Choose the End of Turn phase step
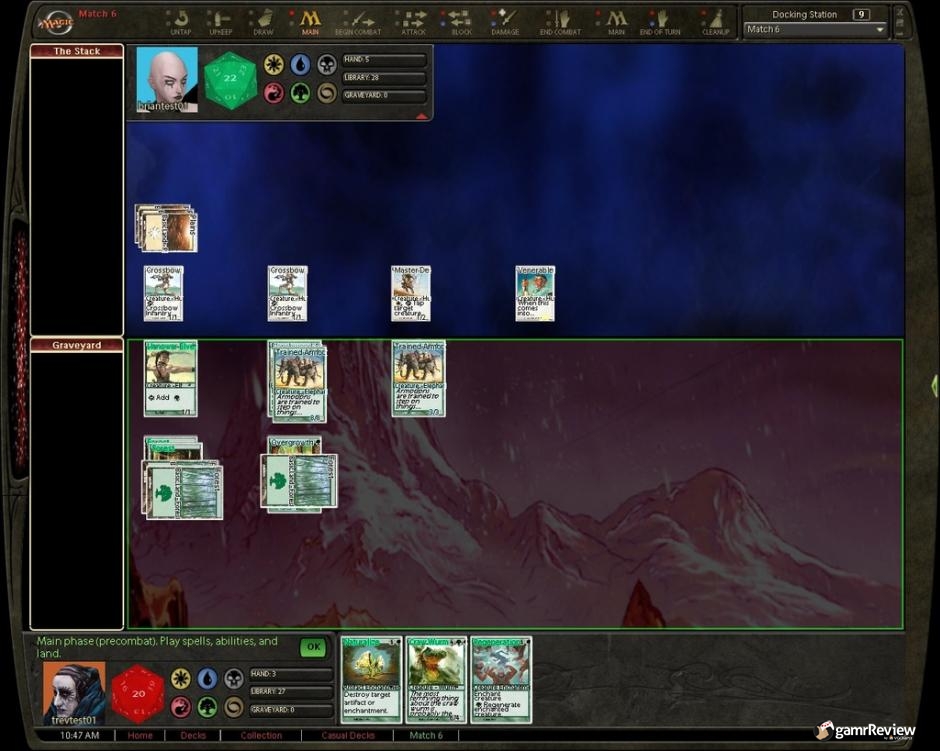This screenshot has height=751, width=940. [x=660, y=22]
